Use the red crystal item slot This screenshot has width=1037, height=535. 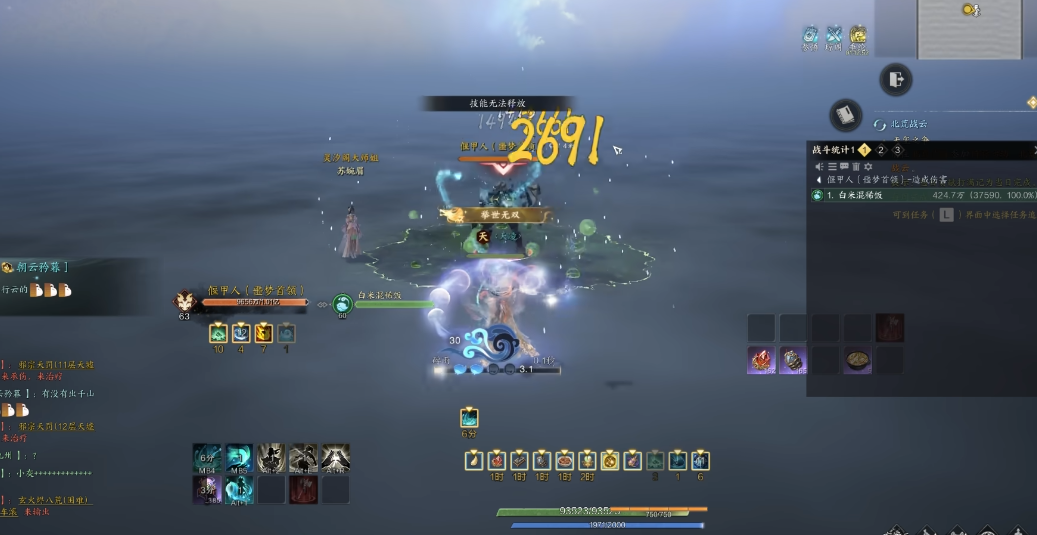(x=762, y=360)
